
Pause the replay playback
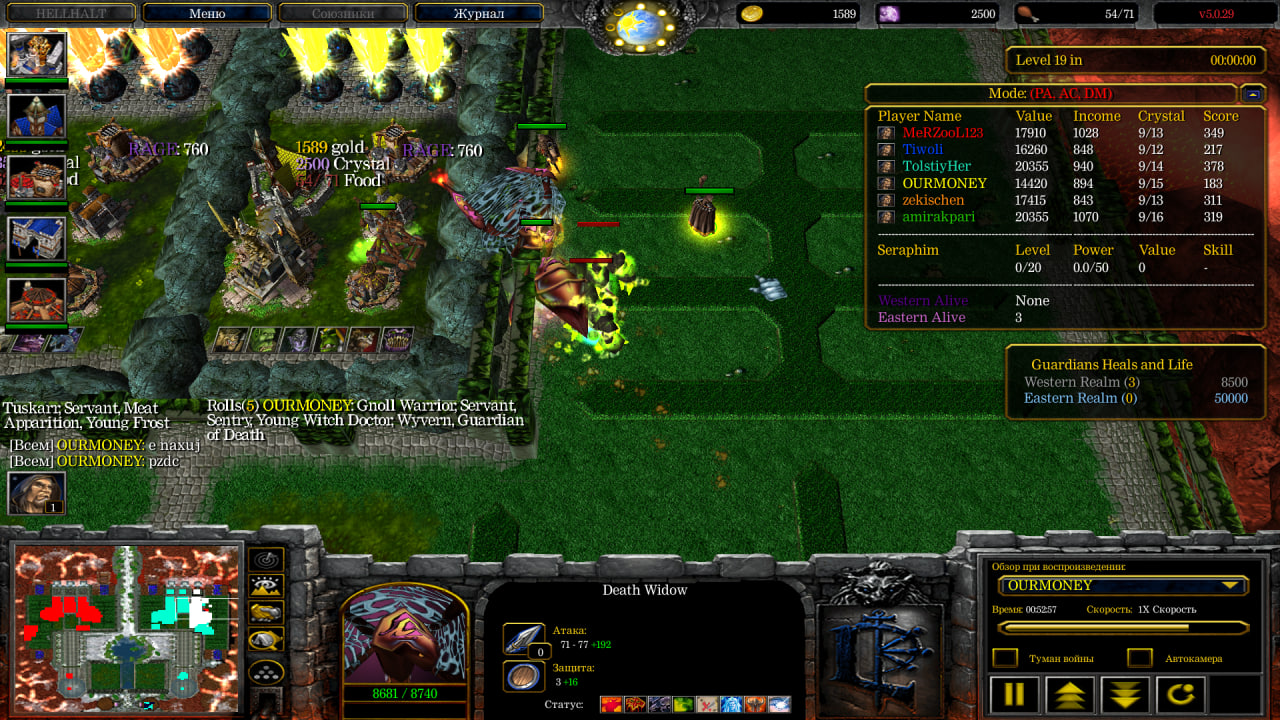click(1014, 694)
